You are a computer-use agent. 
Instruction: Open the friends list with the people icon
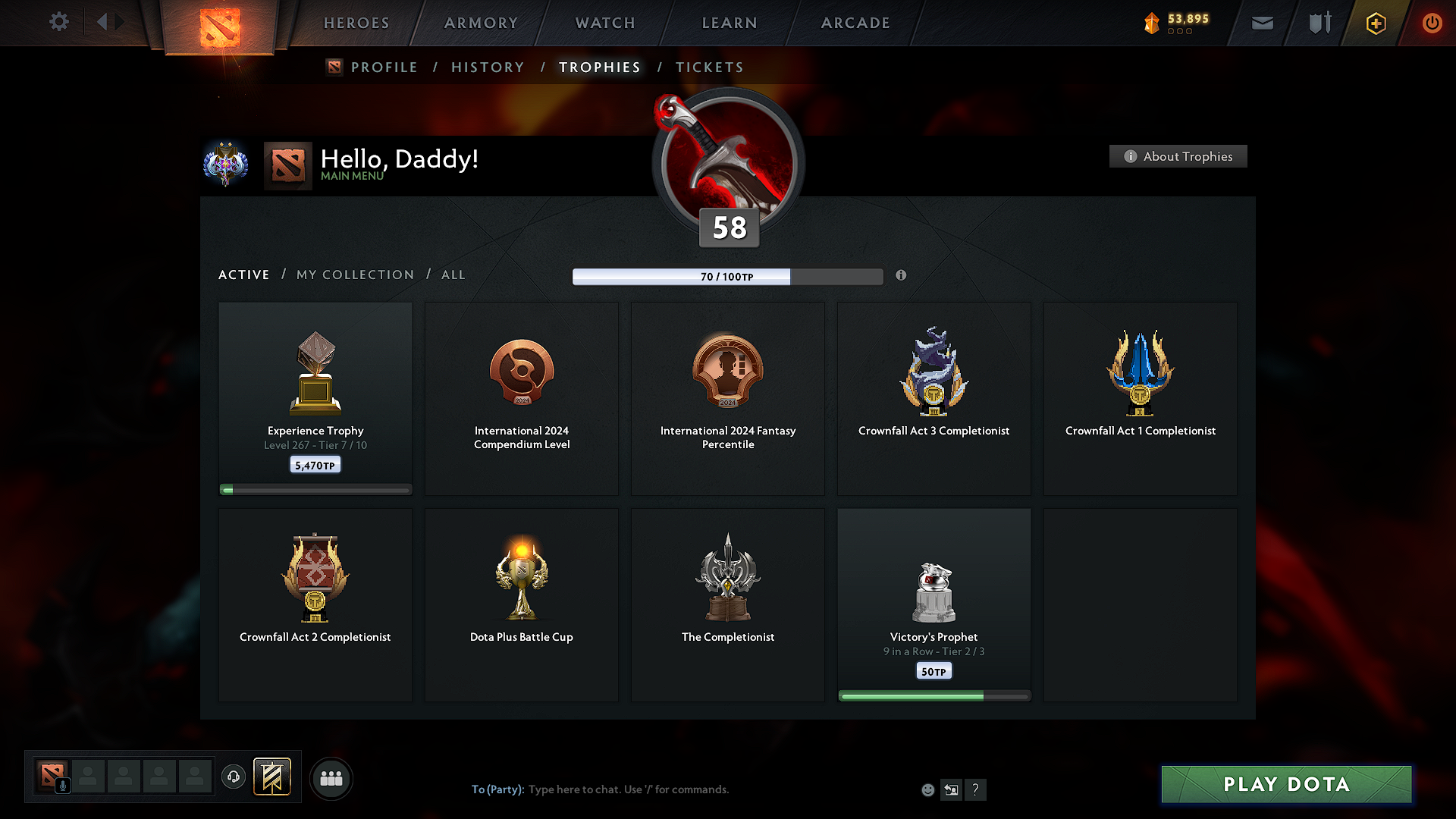(x=331, y=778)
